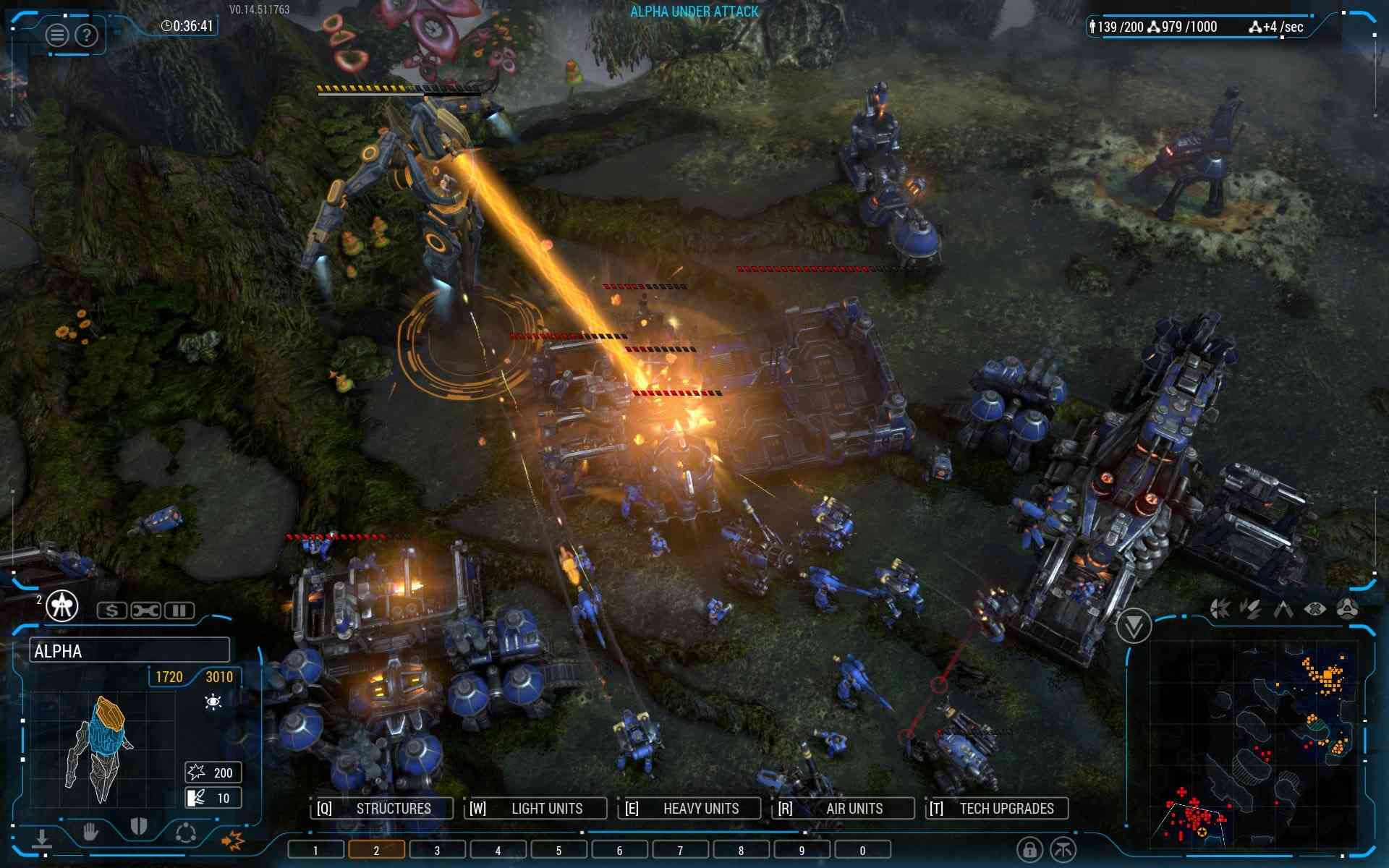The height and width of the screenshot is (868, 1389).
Task: Click the dollar sign sell button
Action: pyautogui.click(x=112, y=610)
